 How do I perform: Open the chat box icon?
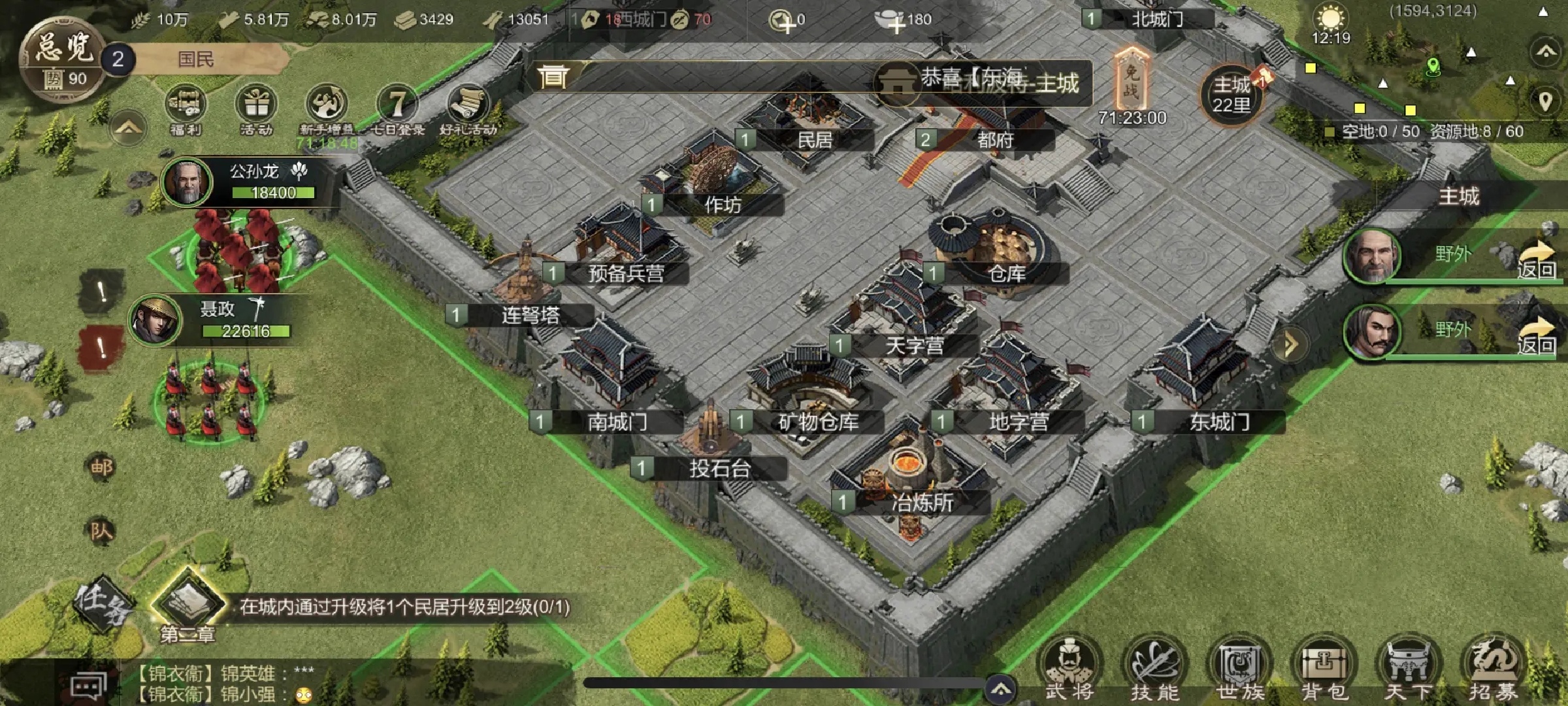(88, 686)
